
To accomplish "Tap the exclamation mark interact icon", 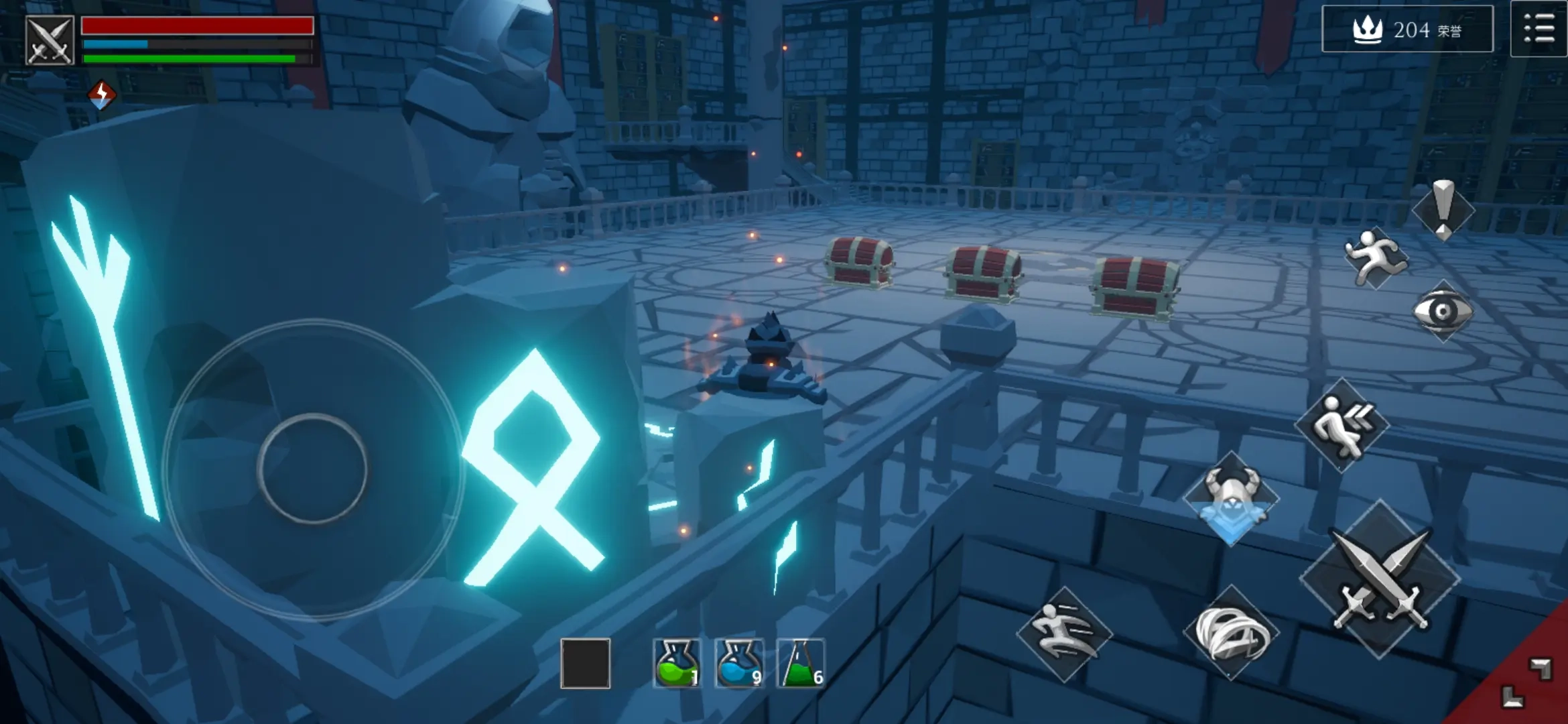I will [x=1443, y=209].
